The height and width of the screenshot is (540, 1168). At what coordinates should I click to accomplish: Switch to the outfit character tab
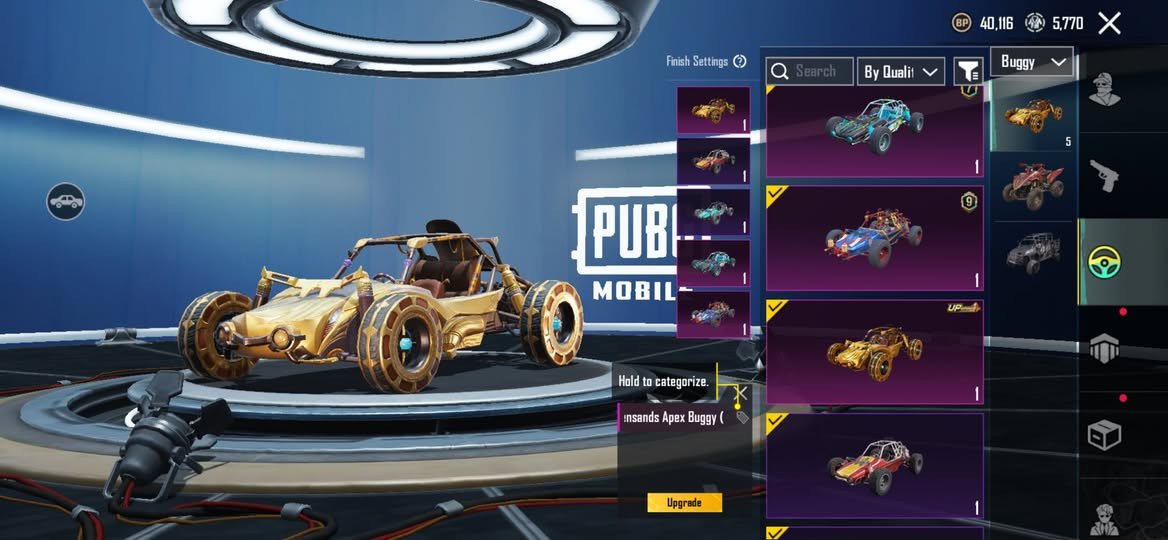tap(1105, 90)
